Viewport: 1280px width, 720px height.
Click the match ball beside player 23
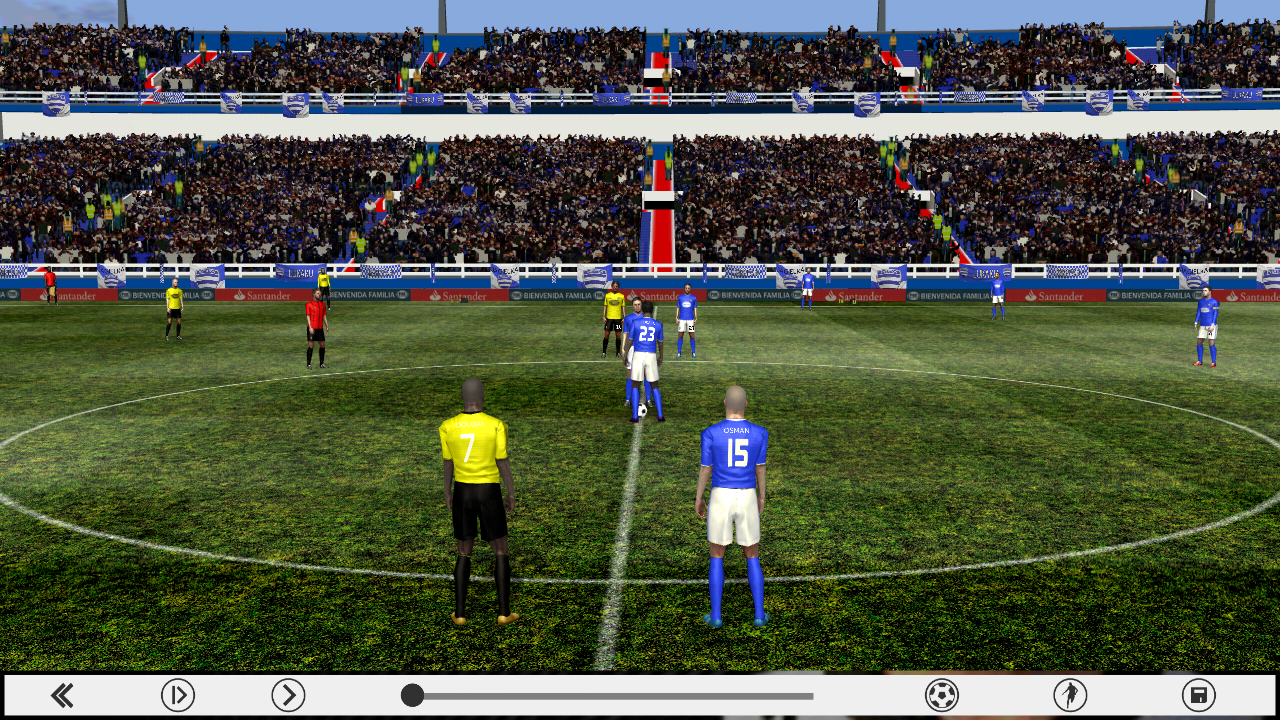(644, 408)
